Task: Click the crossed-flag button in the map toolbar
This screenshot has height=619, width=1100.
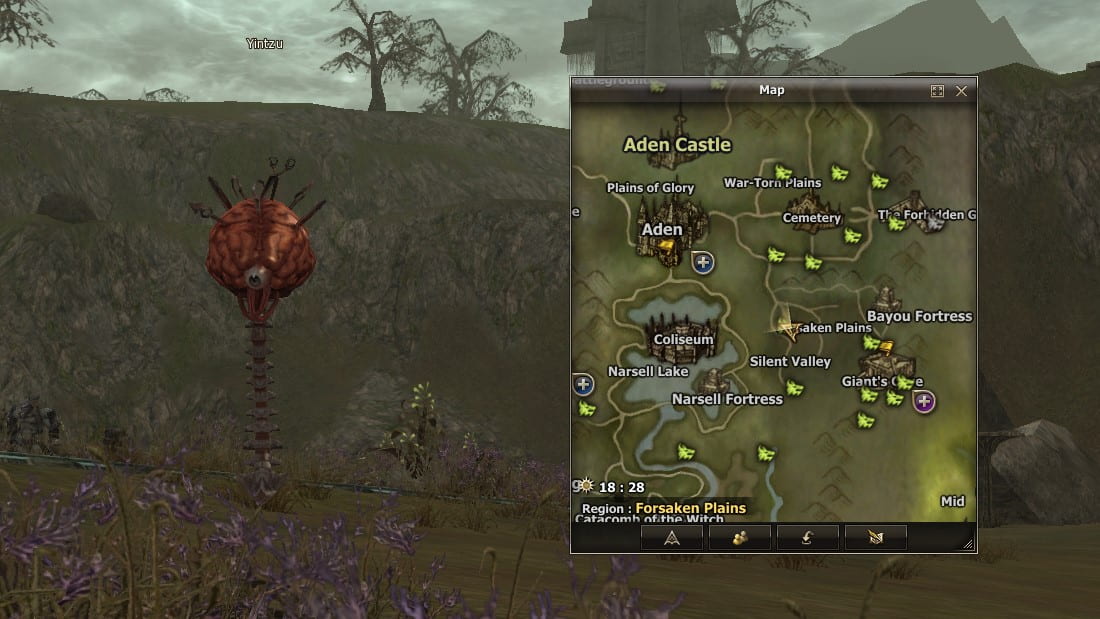Action: 876,537
